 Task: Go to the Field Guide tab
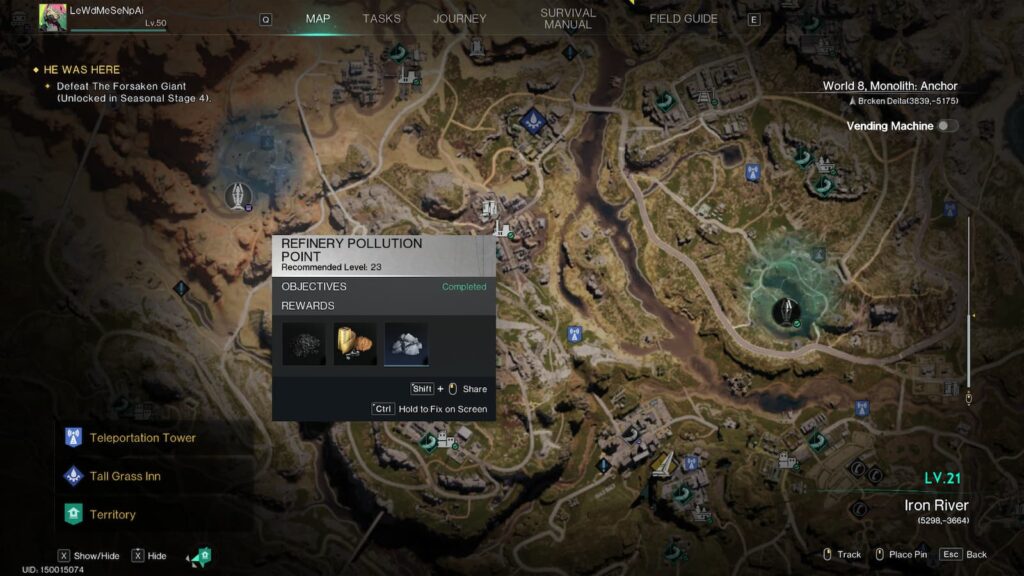tap(683, 19)
